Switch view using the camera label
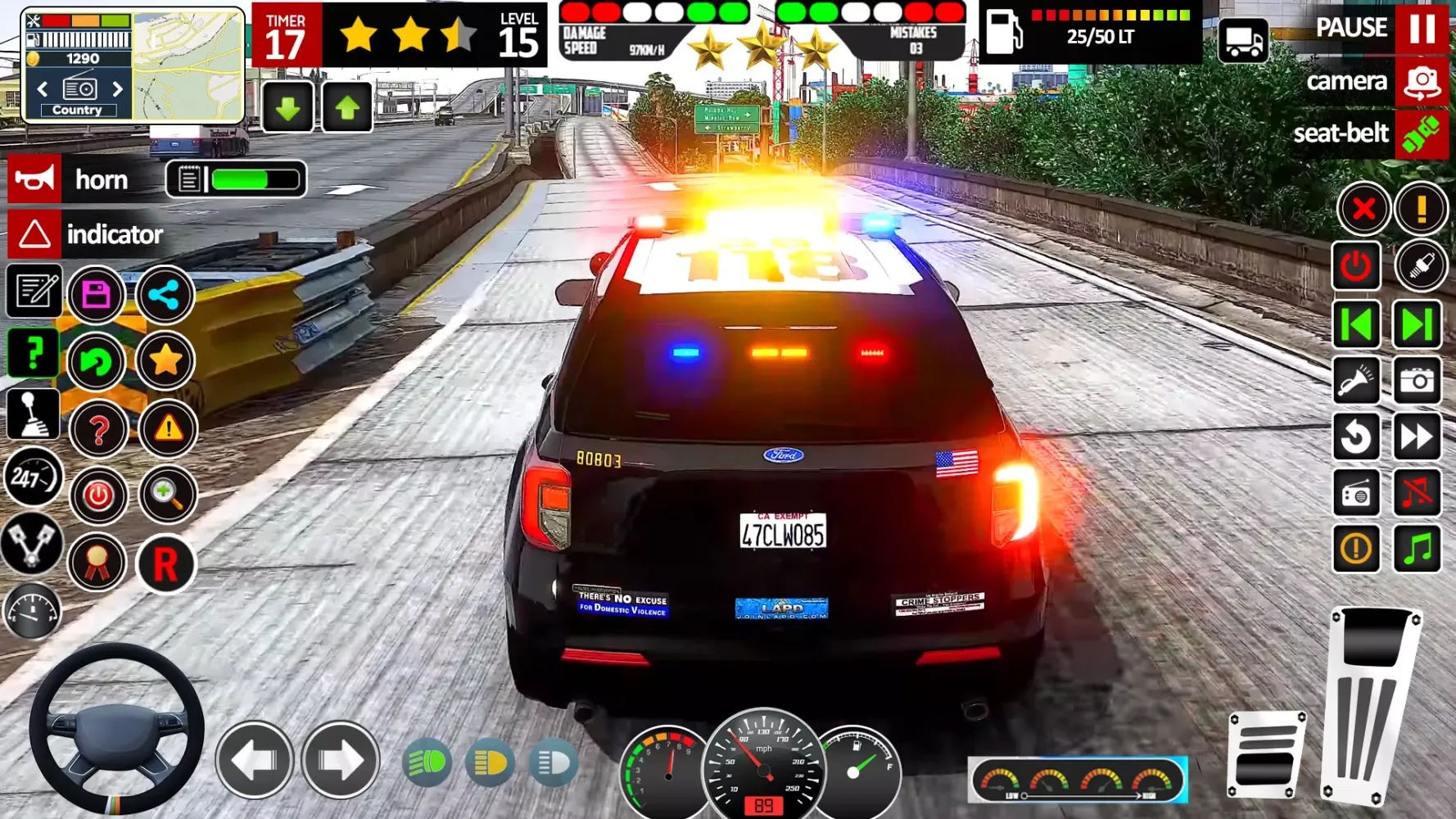This screenshot has width=1456, height=819. [1346, 81]
